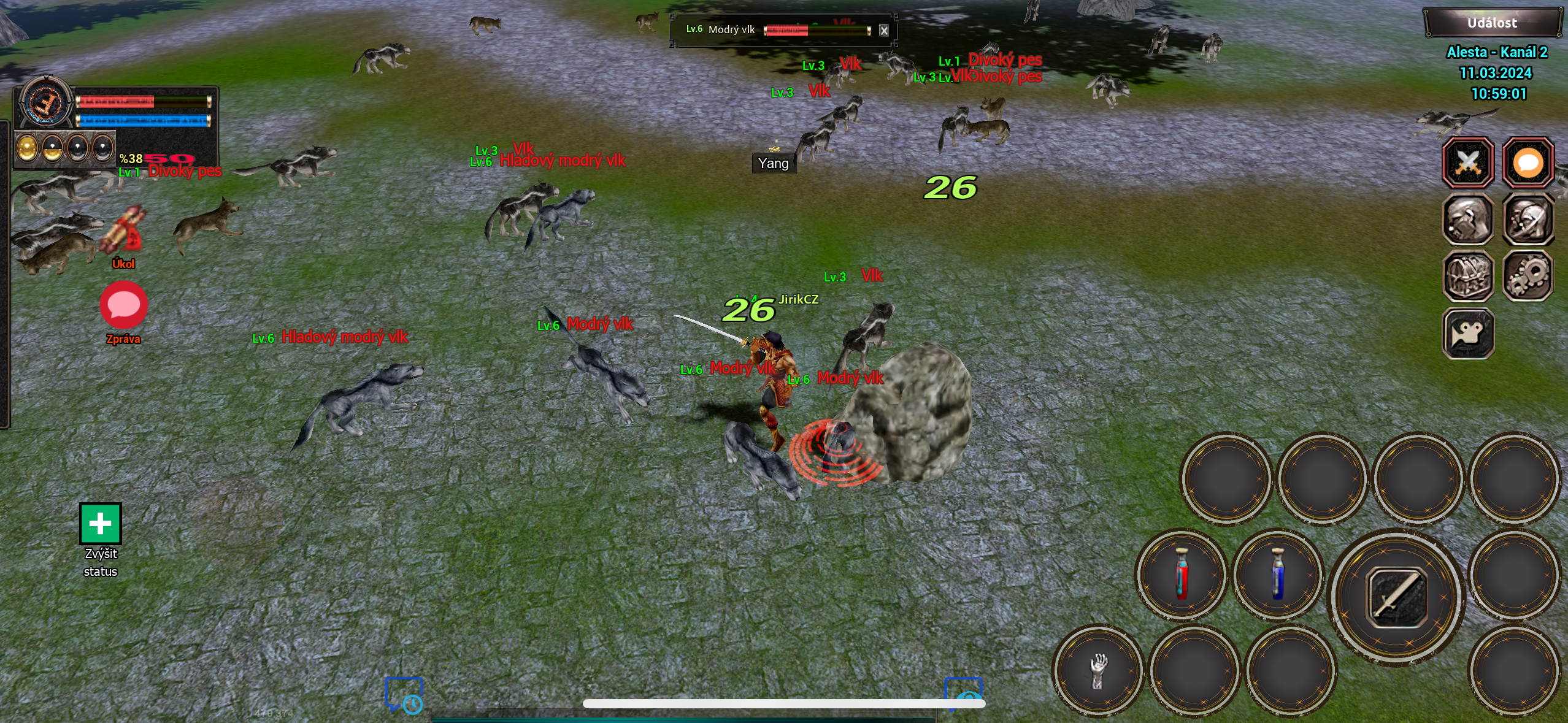This screenshot has height=723, width=1568.
Task: Use the red health potion
Action: click(x=1182, y=574)
